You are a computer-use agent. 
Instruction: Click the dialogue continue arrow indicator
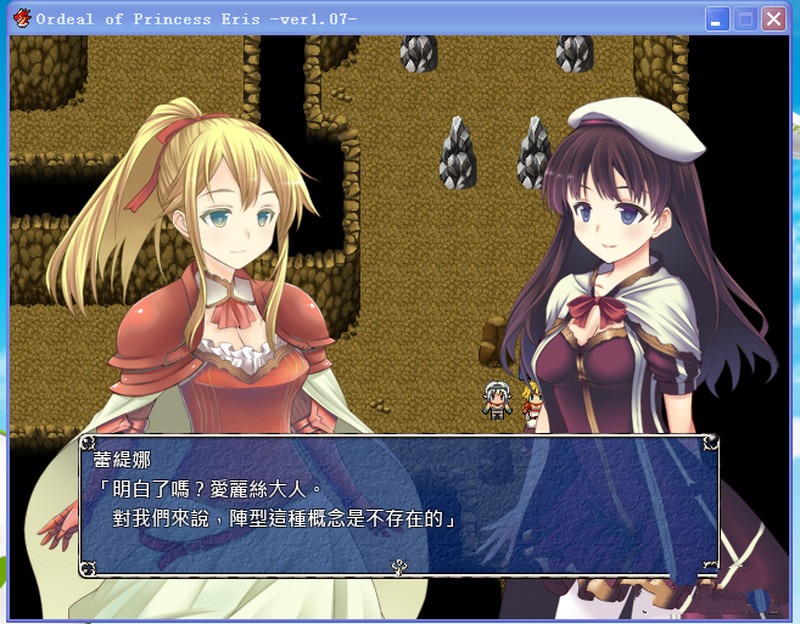[398, 567]
